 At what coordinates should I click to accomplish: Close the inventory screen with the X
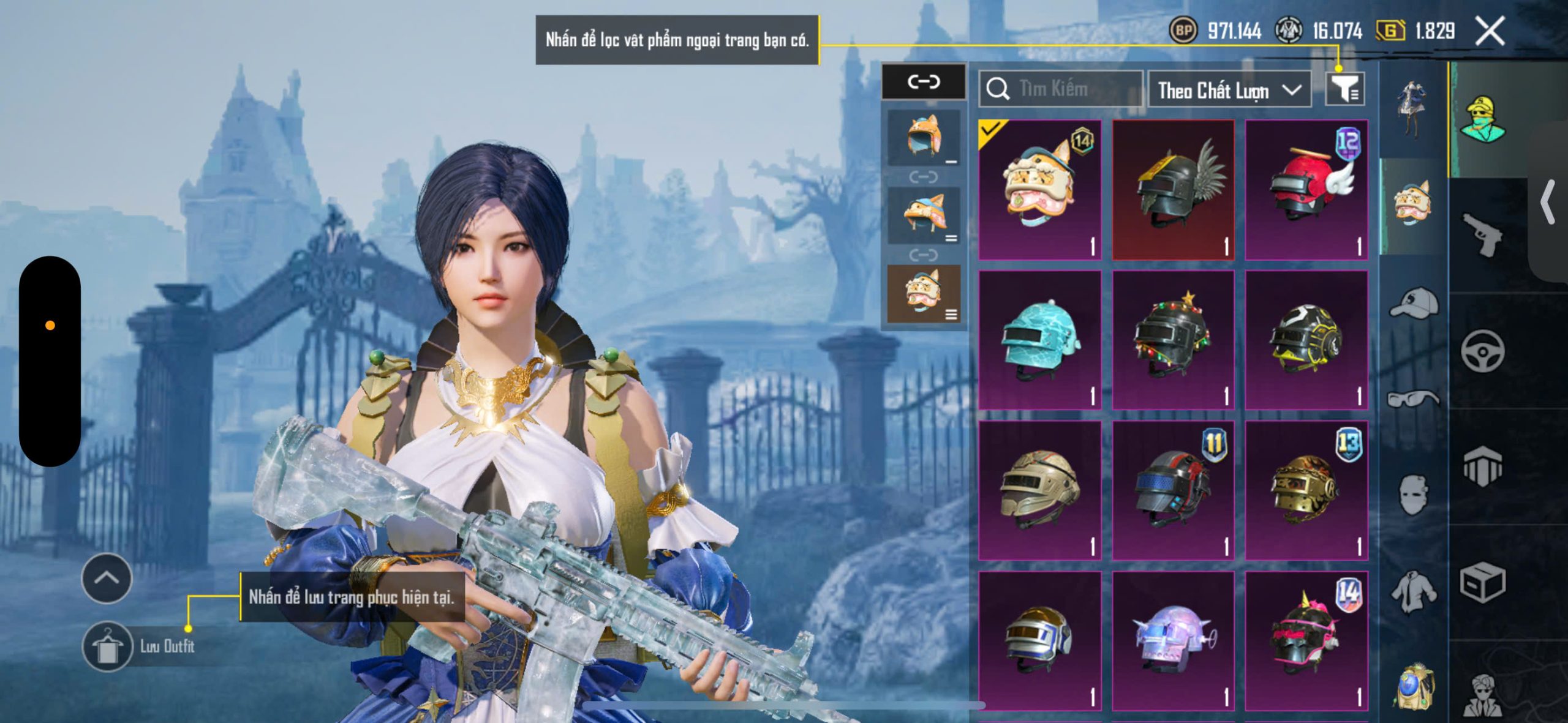1489,31
